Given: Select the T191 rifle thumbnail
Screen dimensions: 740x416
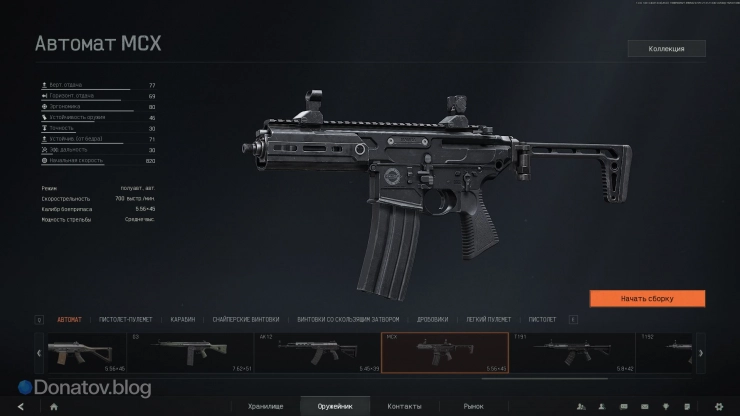Looking at the screenshot, I should click(571, 353).
